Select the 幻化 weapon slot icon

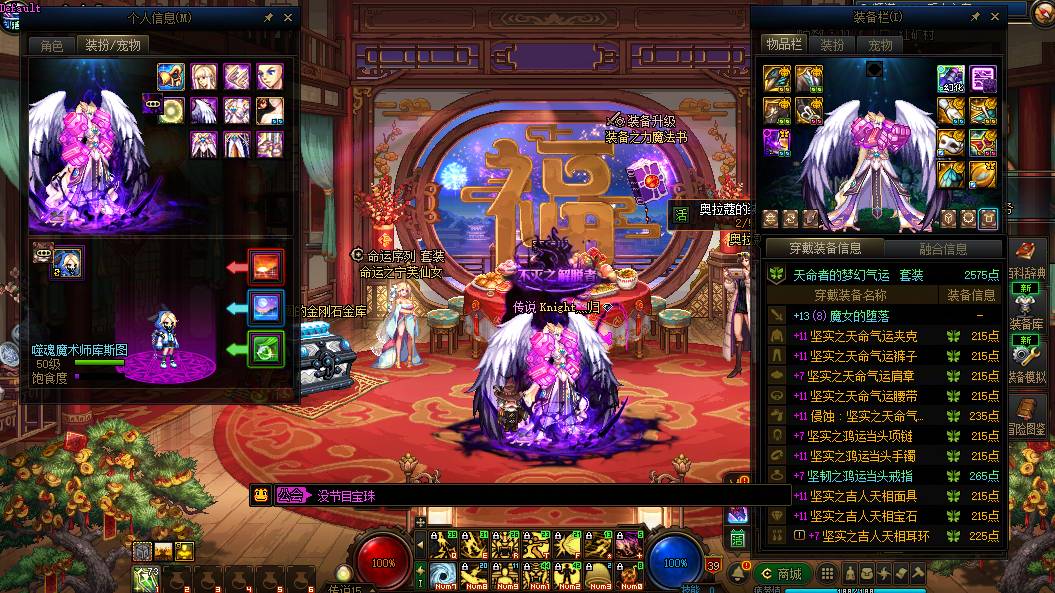(x=951, y=78)
